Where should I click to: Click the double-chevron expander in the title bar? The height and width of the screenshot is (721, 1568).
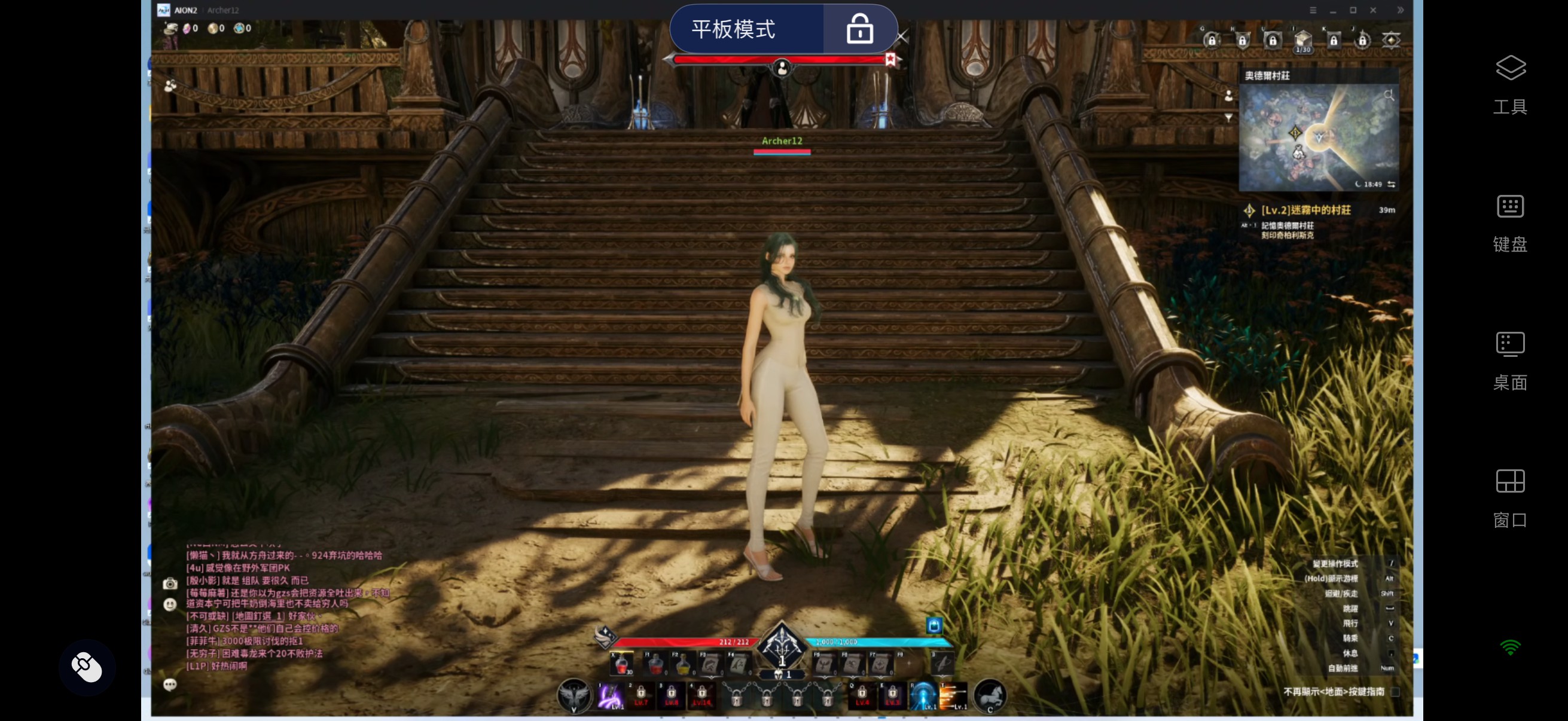point(1401,10)
